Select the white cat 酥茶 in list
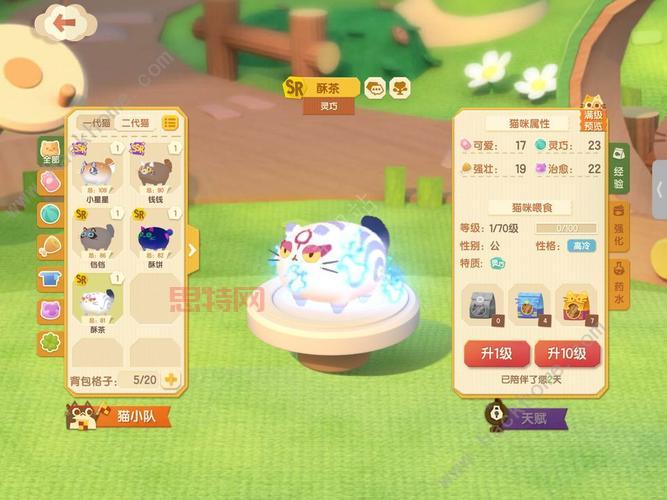Screen dimensions: 667x500 tap(96, 305)
